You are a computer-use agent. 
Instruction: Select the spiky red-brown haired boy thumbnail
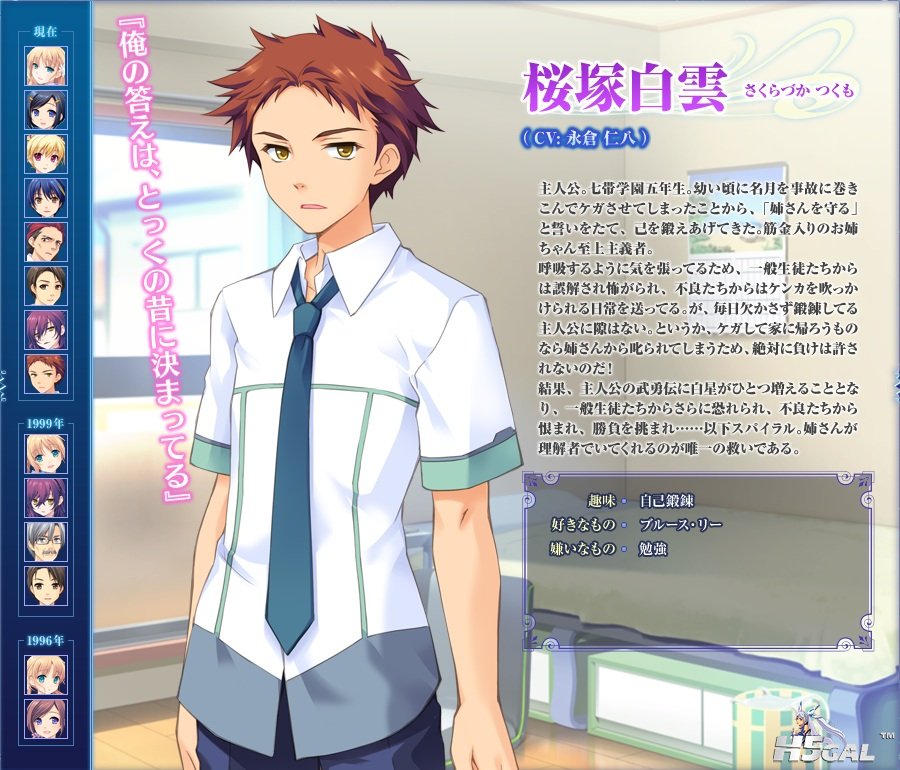point(47,374)
